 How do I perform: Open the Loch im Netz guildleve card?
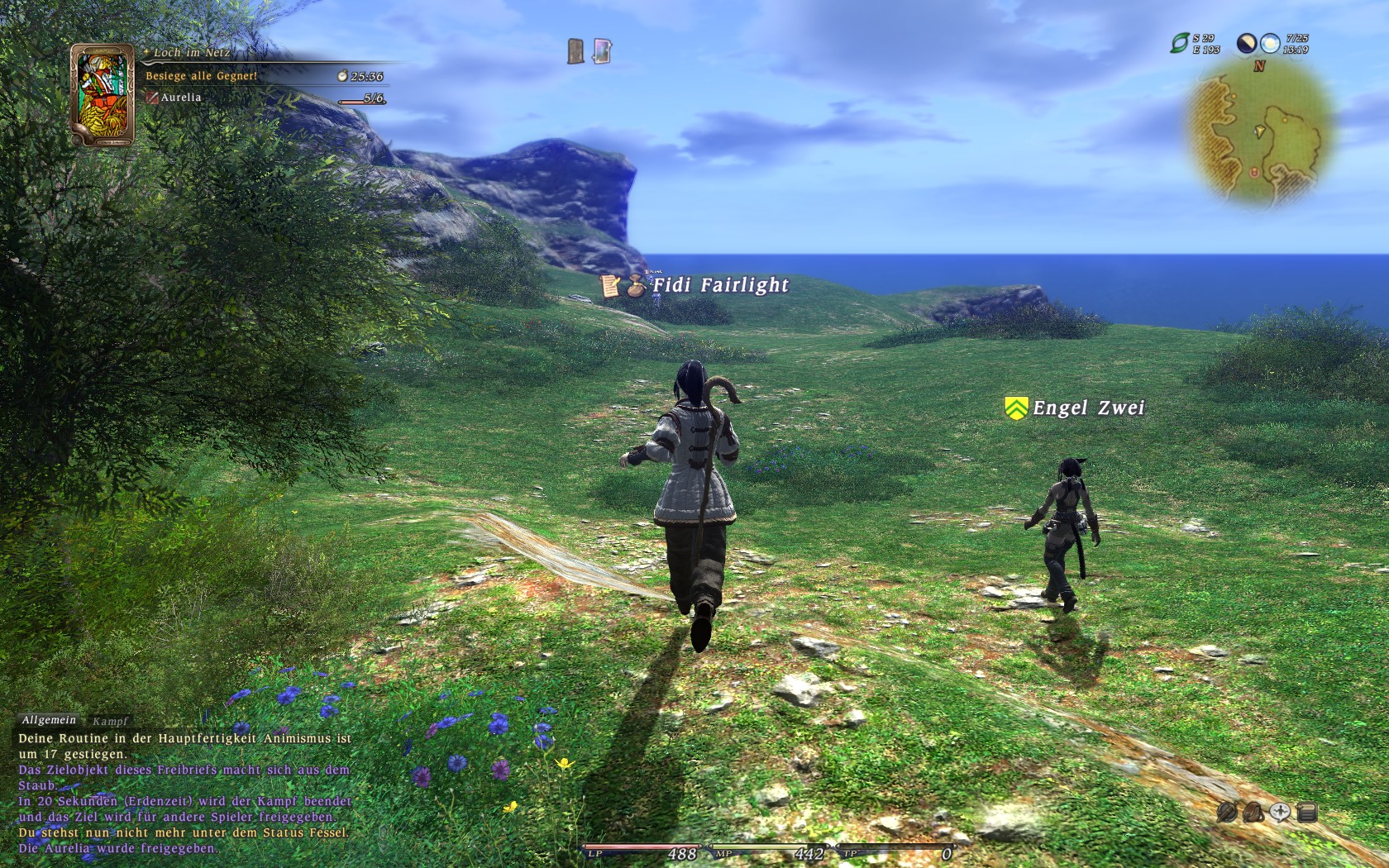tap(103, 95)
